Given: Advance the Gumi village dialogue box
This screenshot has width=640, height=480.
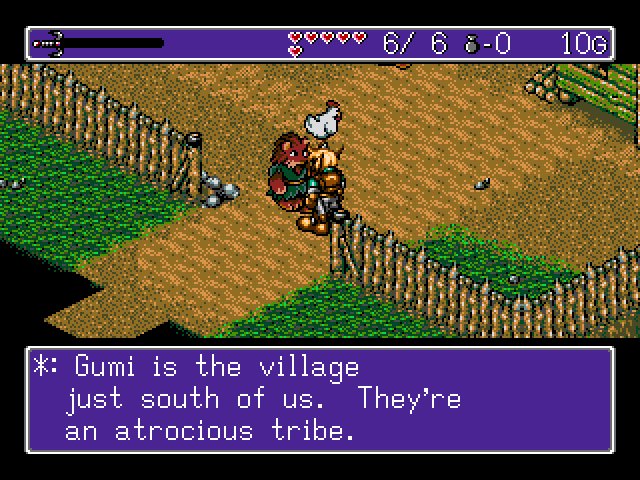Looking at the screenshot, I should tap(320, 399).
